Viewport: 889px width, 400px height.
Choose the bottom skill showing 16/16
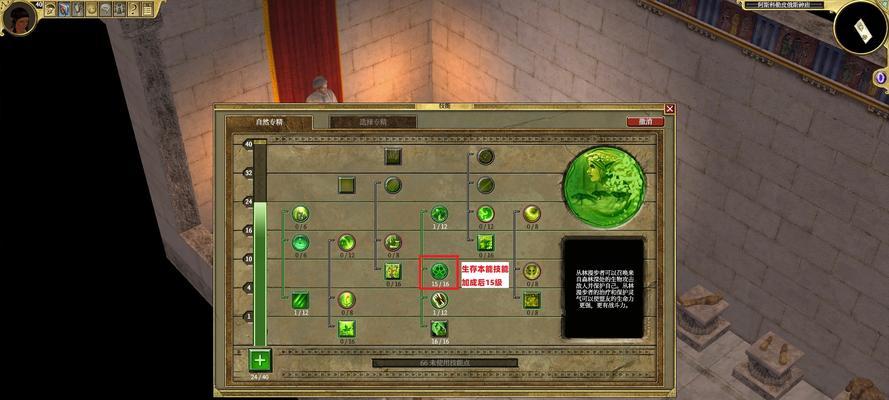click(x=439, y=328)
